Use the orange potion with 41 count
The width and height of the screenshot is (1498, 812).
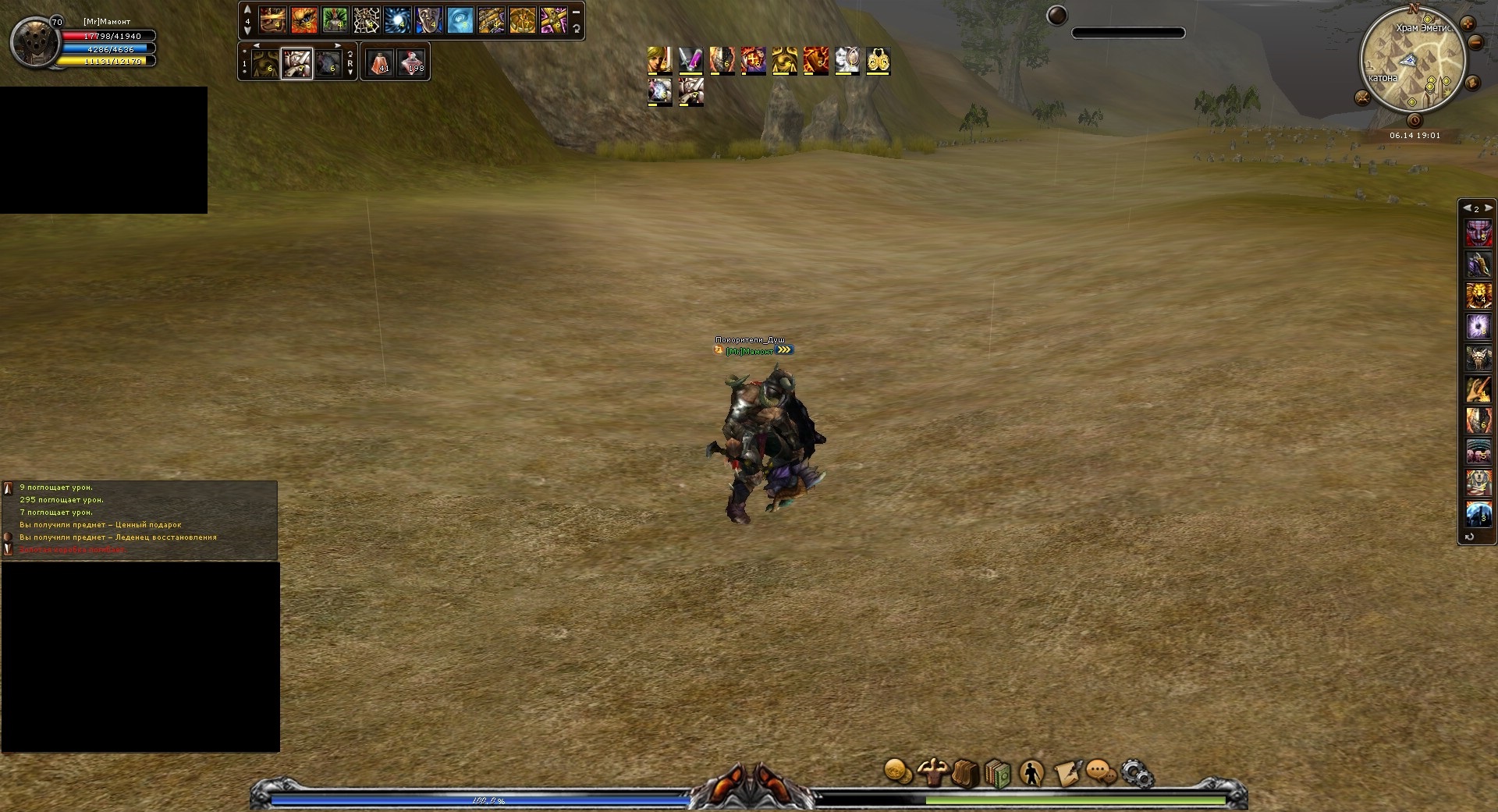380,62
